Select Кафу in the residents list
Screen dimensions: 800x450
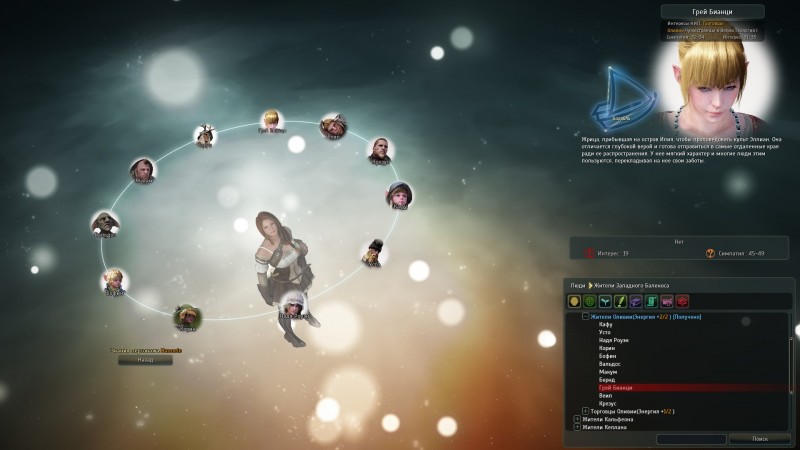(606, 324)
